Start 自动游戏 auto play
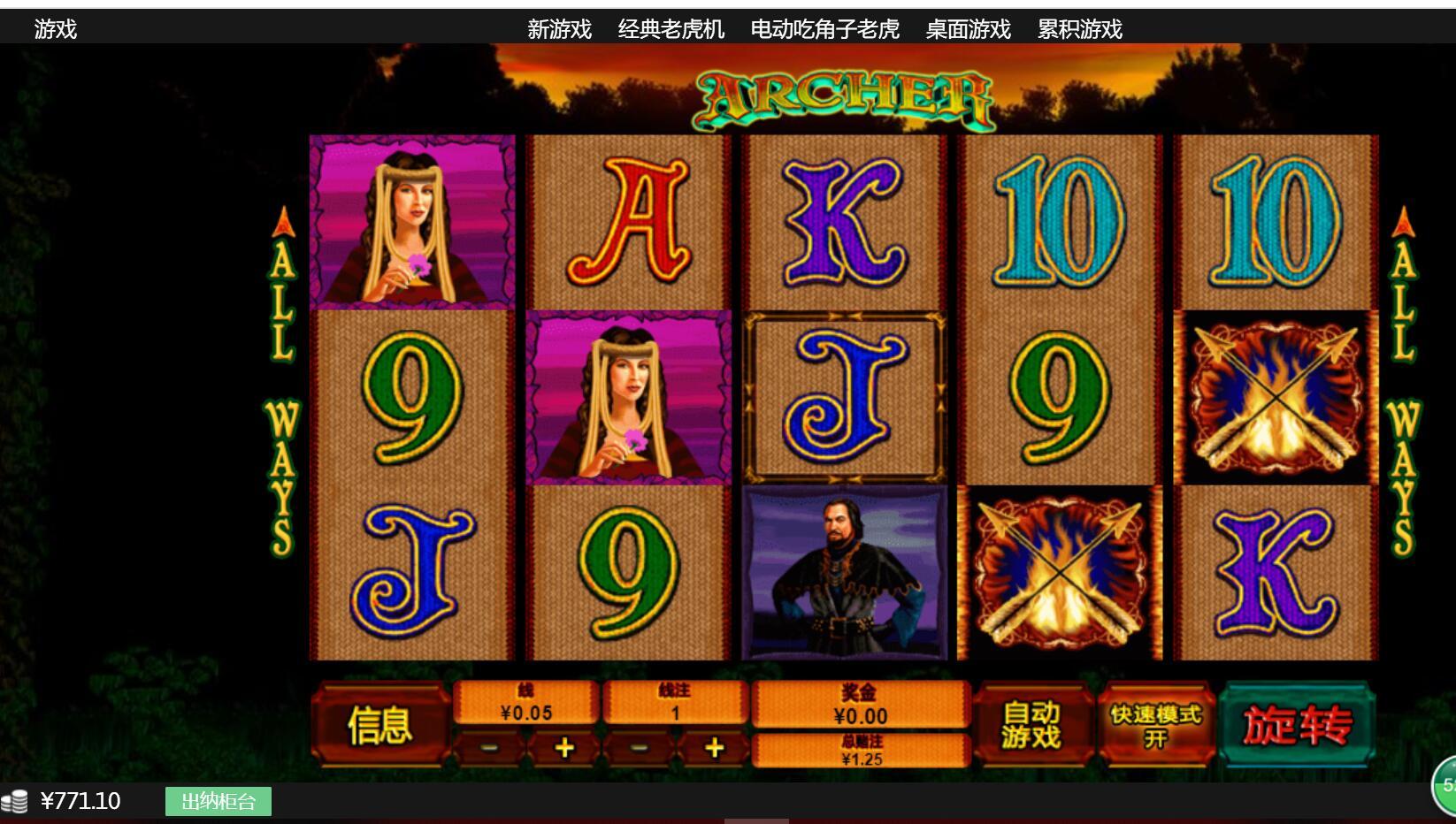 pyautogui.click(x=1031, y=725)
